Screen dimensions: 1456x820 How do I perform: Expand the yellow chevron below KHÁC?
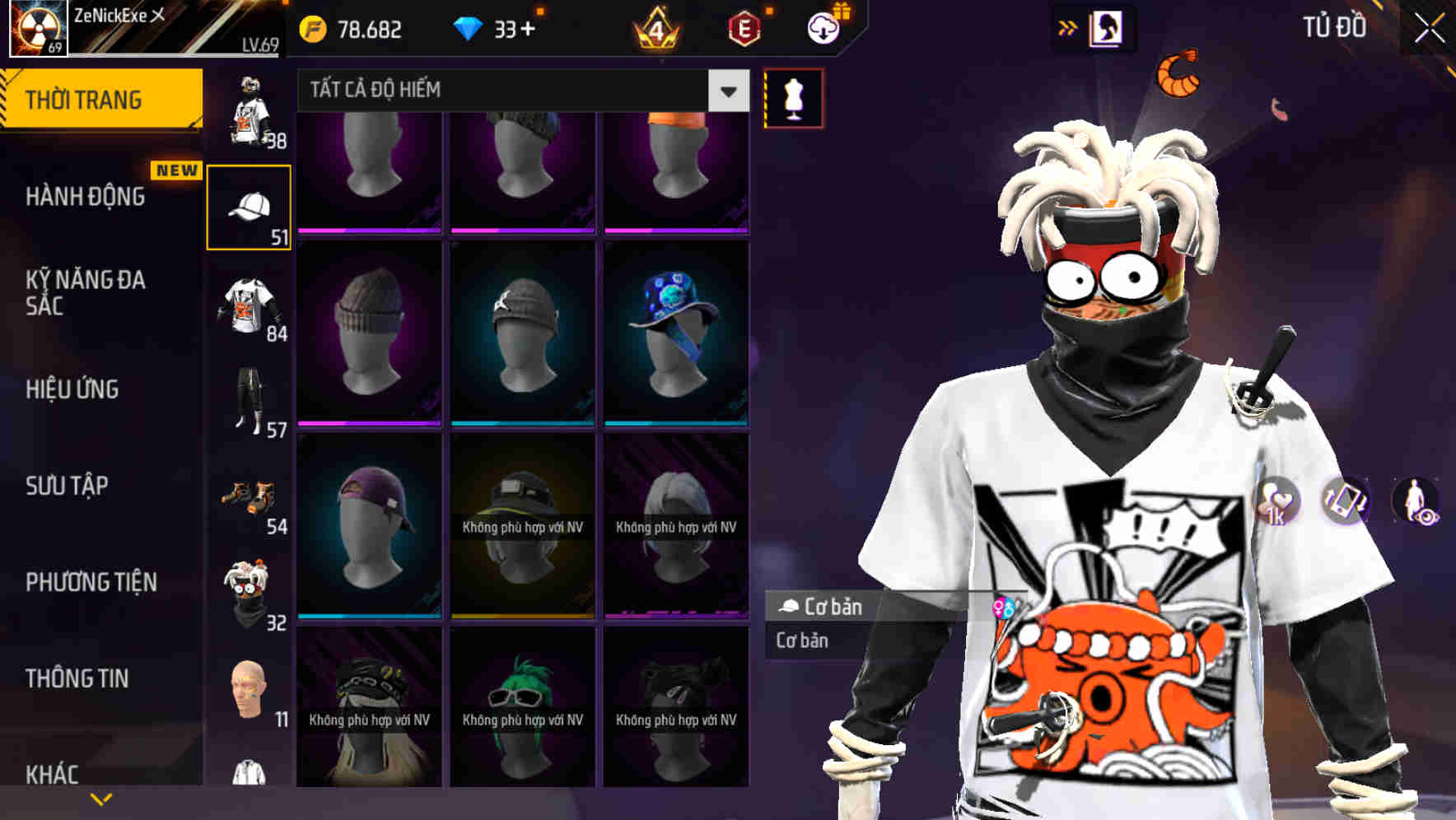[101, 797]
